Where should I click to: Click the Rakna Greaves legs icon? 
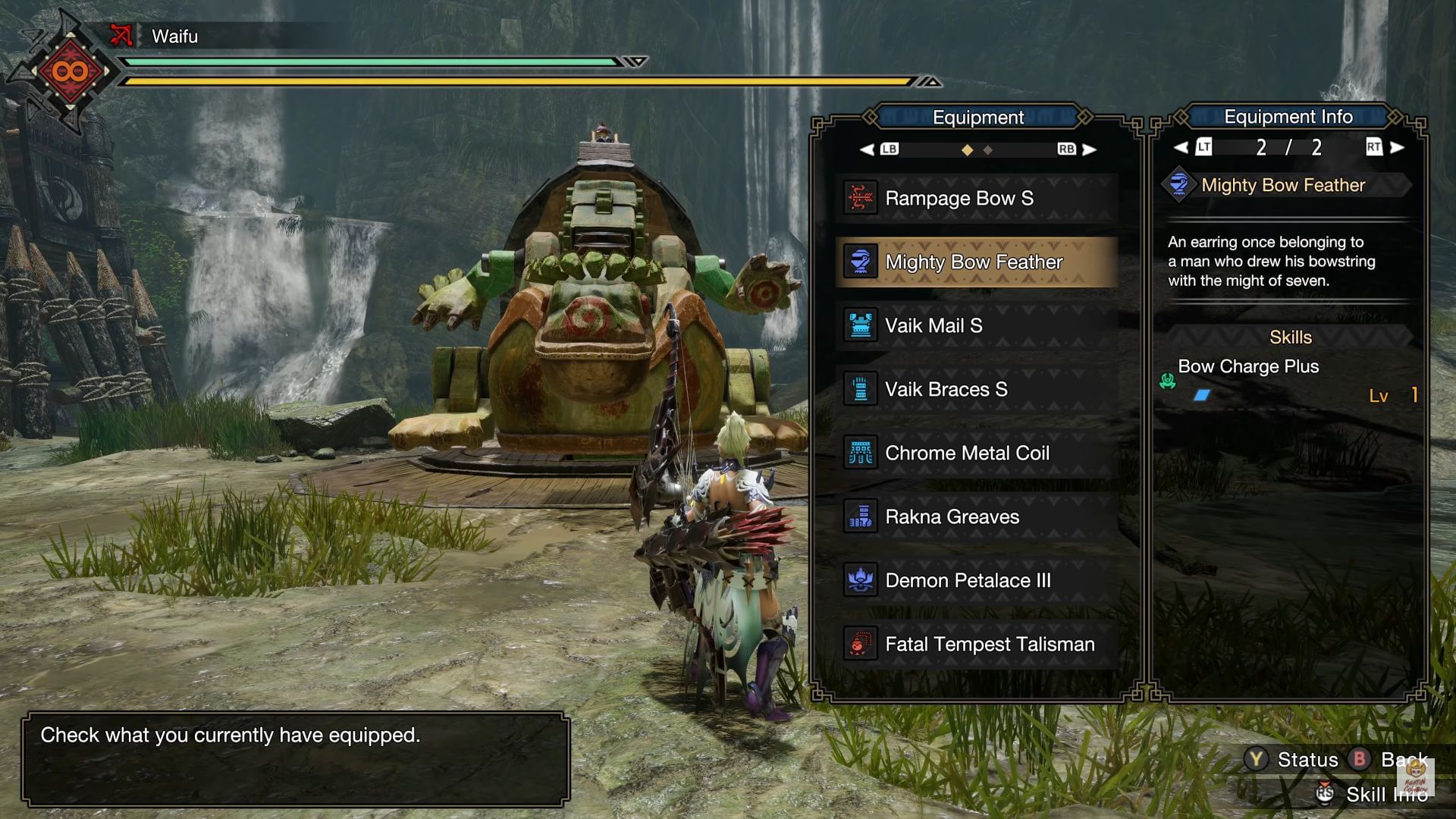tap(859, 516)
